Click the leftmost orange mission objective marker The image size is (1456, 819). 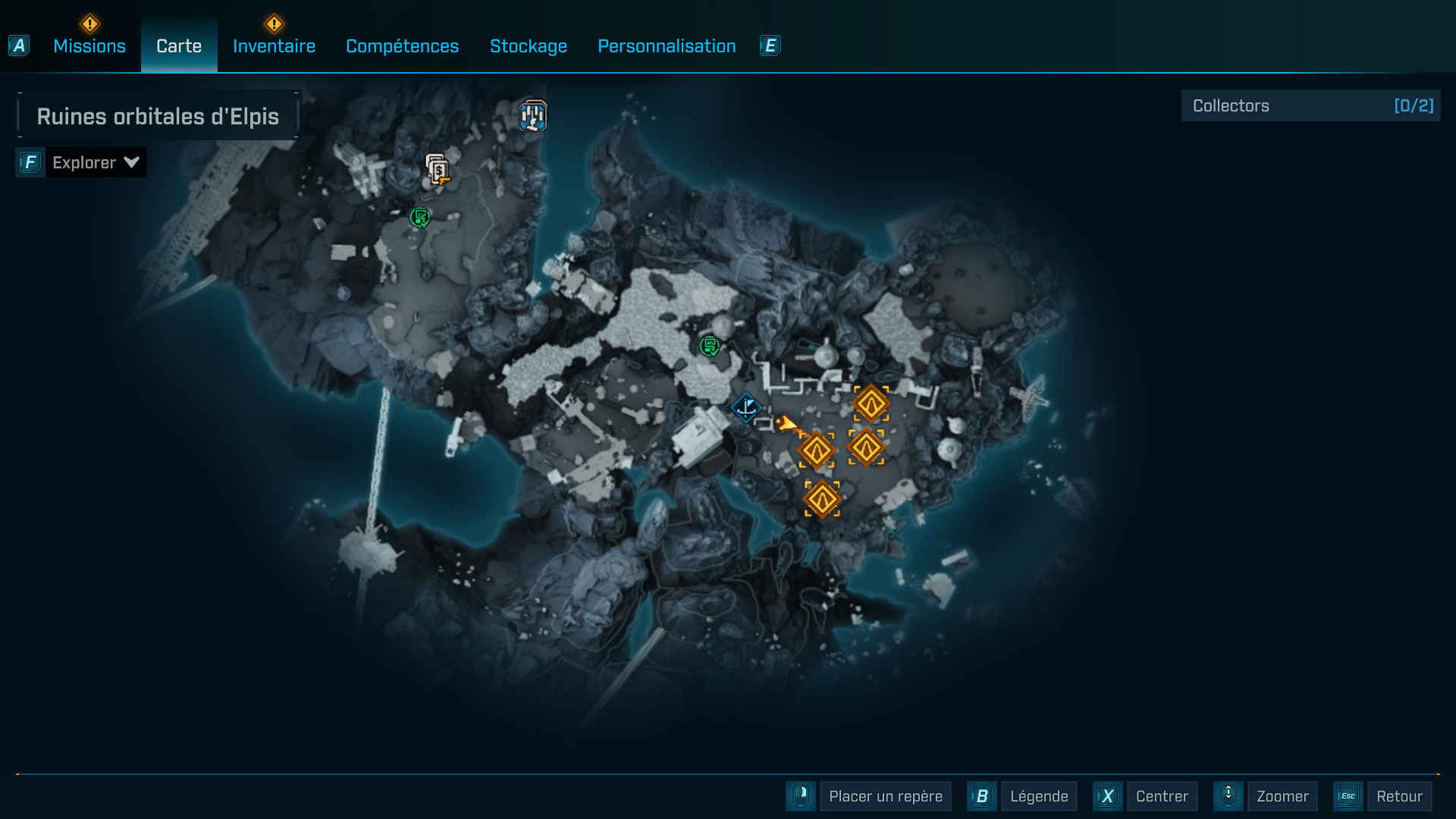tap(817, 449)
